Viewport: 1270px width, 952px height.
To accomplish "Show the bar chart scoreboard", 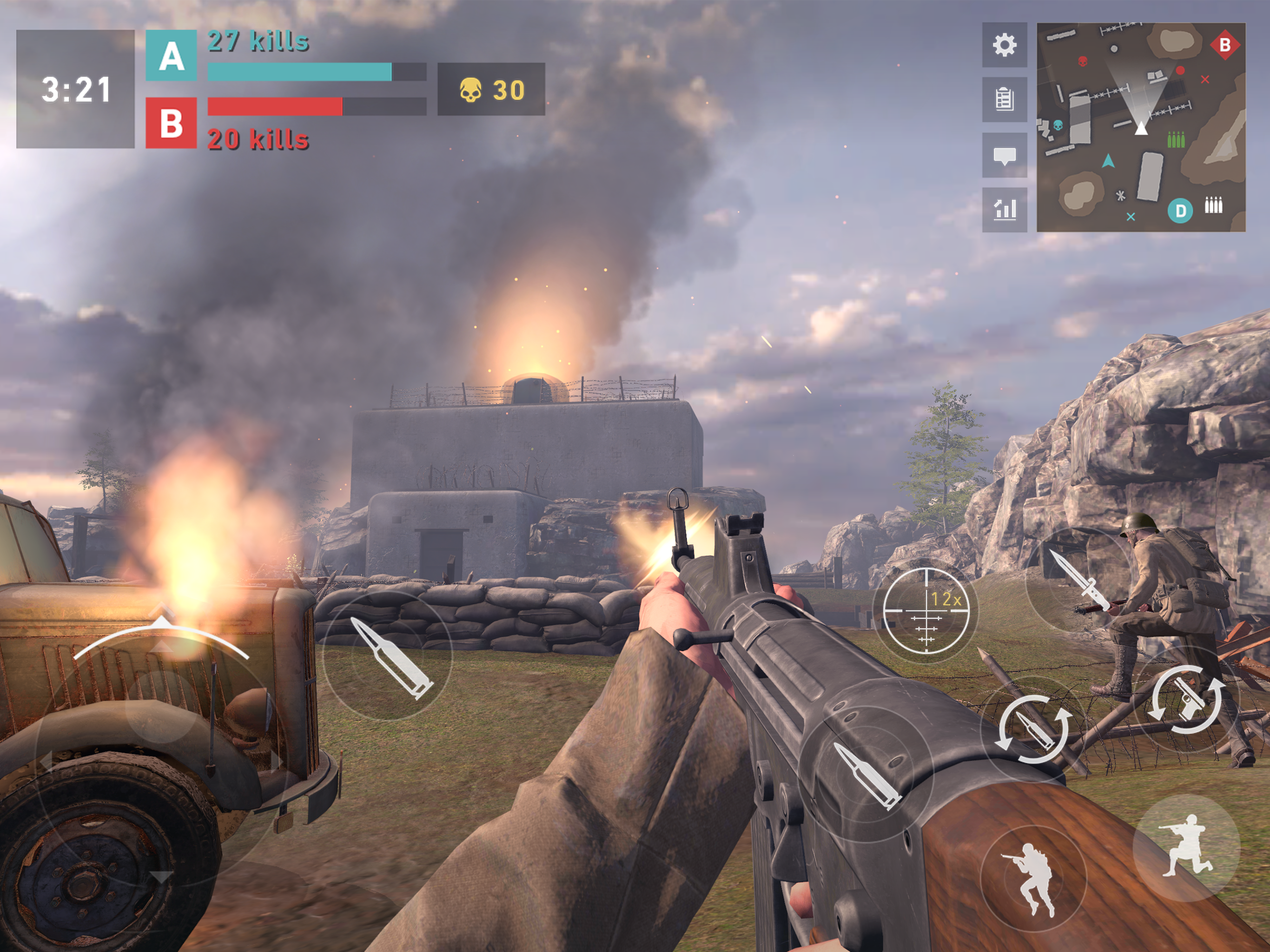I will pos(1004,210).
